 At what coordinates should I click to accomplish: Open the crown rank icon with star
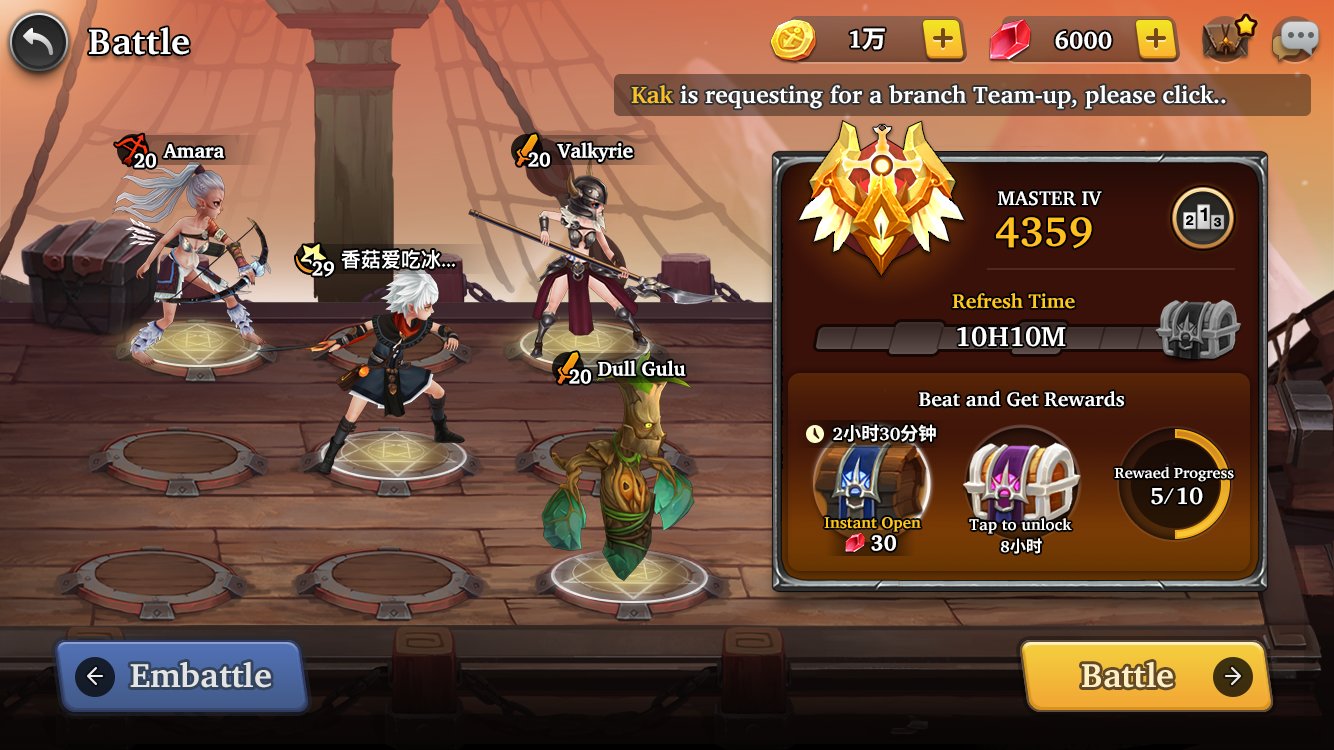click(1227, 41)
